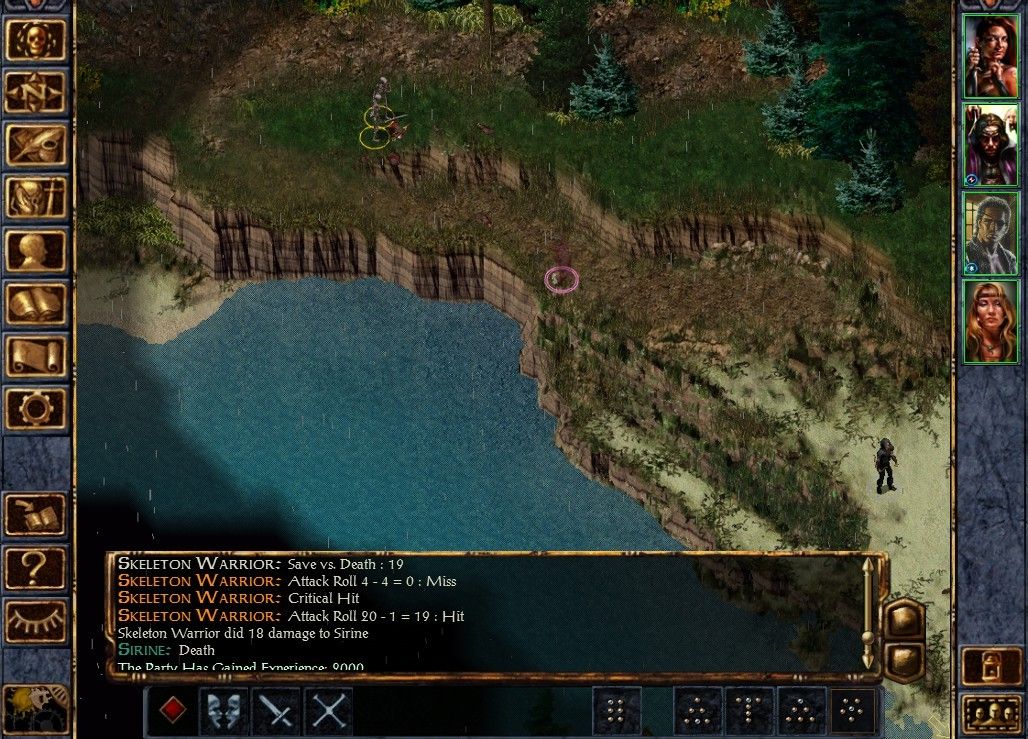This screenshot has width=1028, height=739.
Task: Select the short-haired man in armor portrait
Action: point(990,233)
